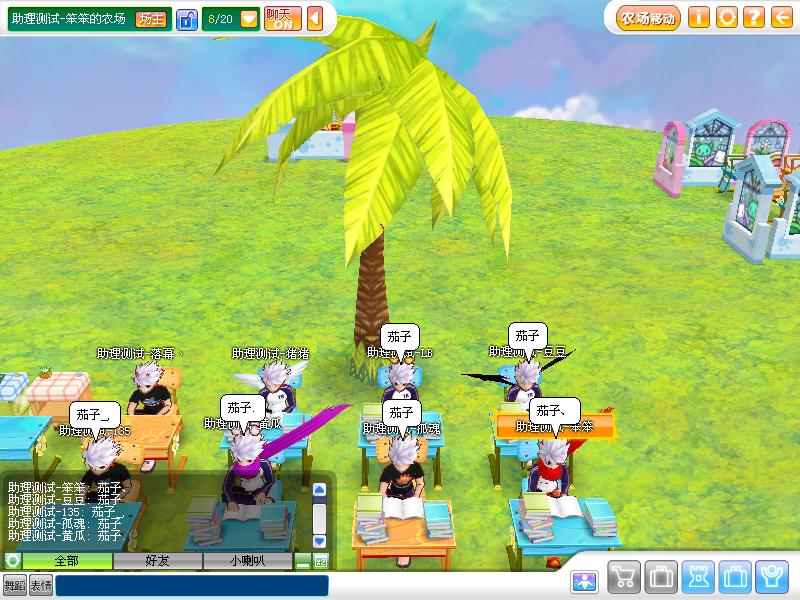The image size is (800, 600).
Task: Select the 农场移动 farm move button
Action: 648,17
